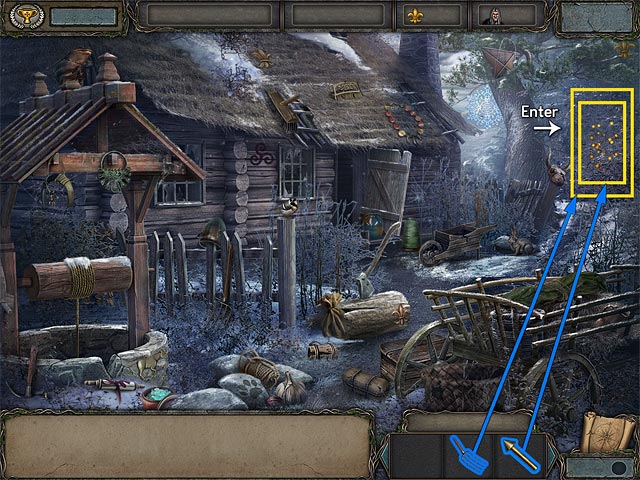Click the fleur-de-lis emblem in top bar
This screenshot has height=480, width=640.
pyautogui.click(x=415, y=15)
